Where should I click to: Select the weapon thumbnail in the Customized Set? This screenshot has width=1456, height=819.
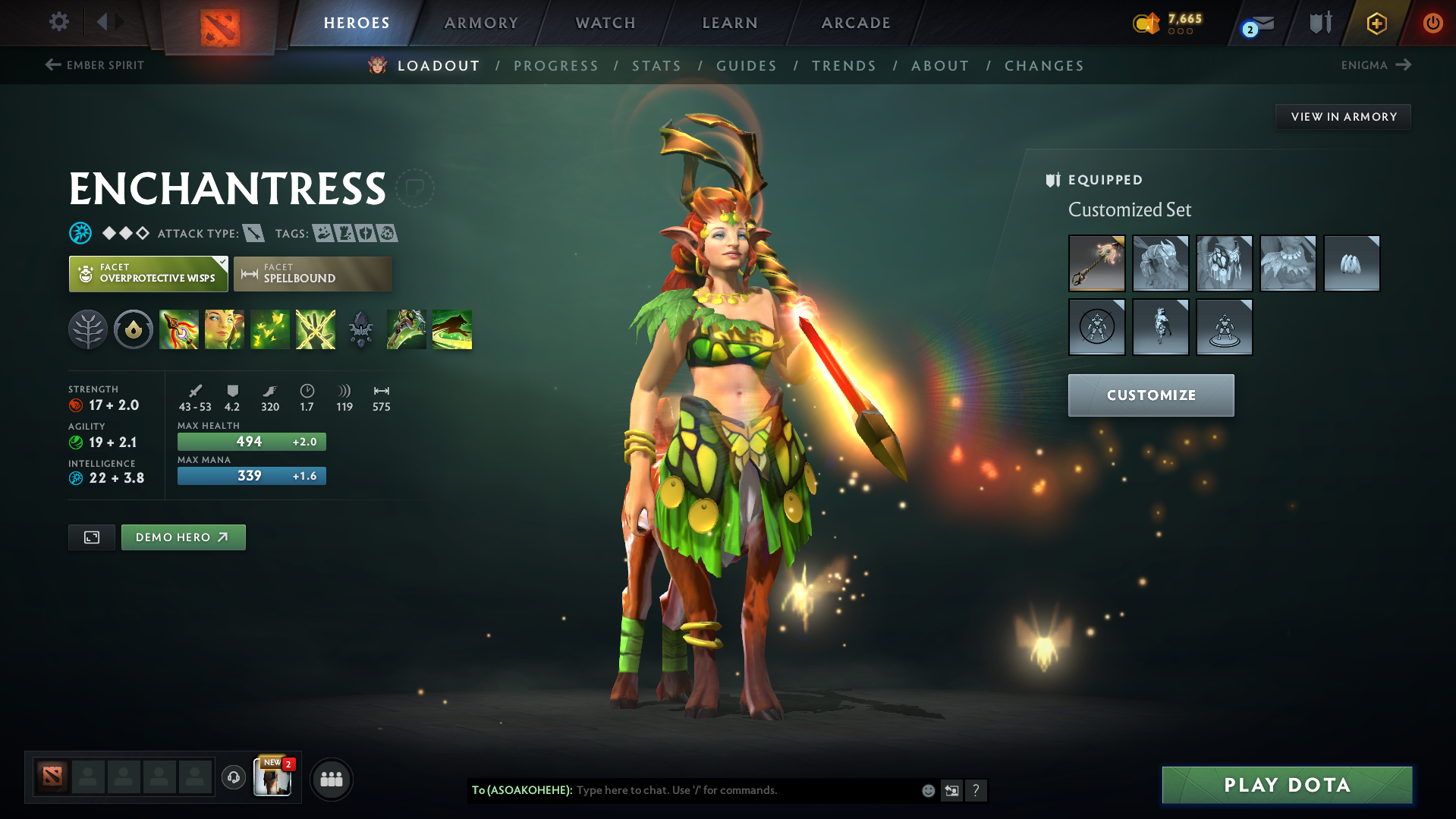(x=1097, y=263)
